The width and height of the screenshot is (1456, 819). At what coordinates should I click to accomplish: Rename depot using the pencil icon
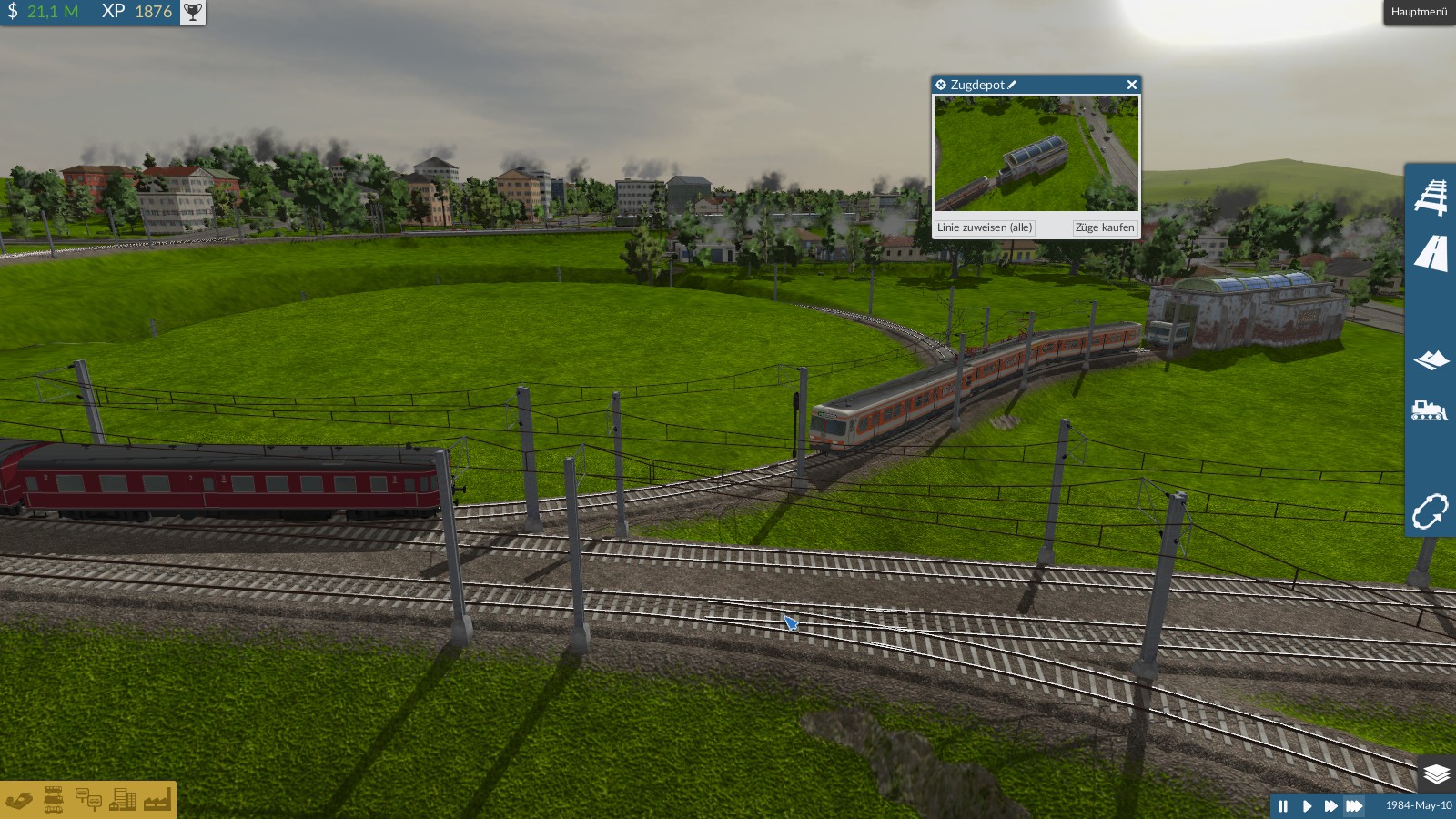pos(1012,85)
